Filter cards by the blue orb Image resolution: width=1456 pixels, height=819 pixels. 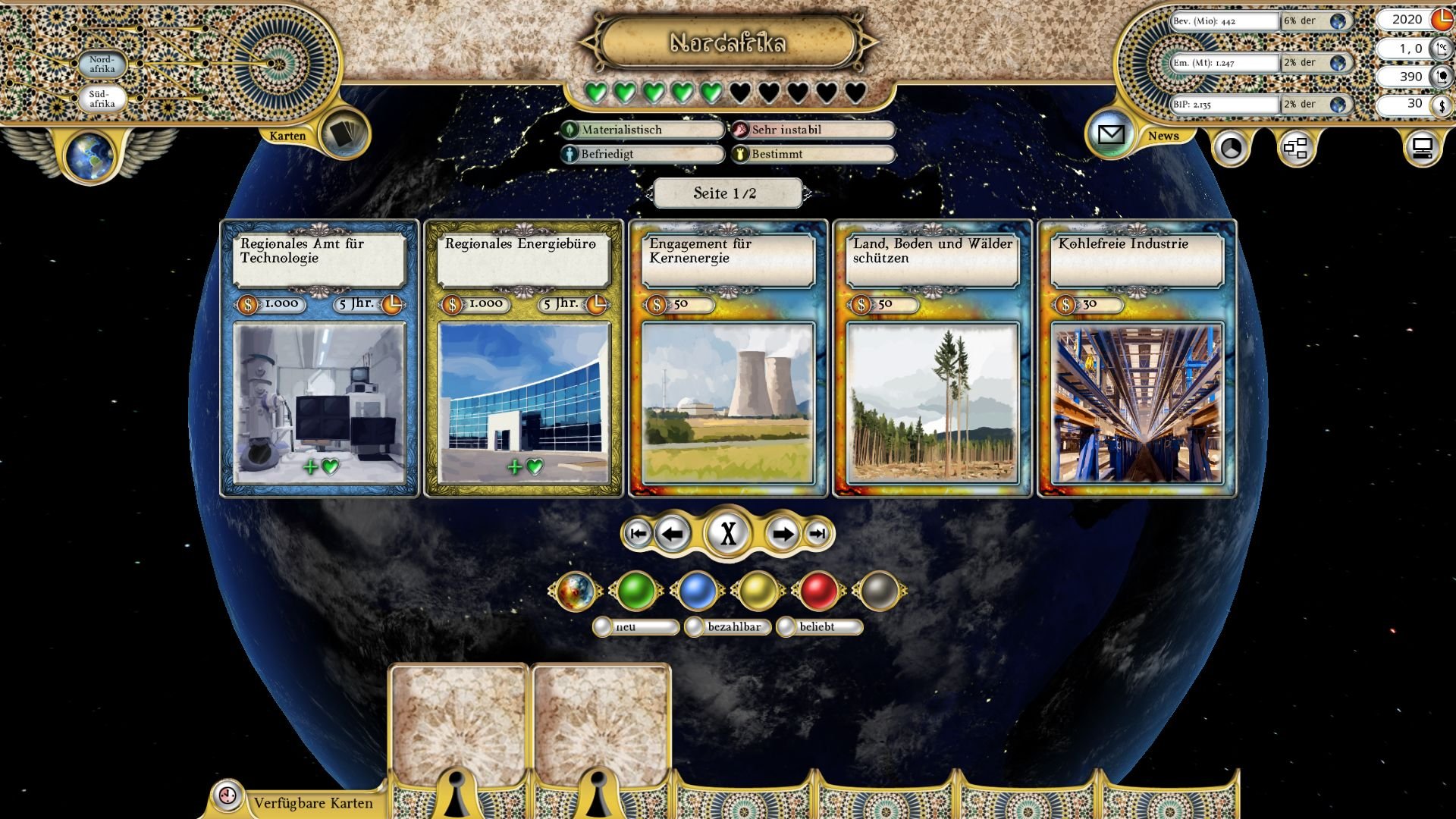[696, 591]
